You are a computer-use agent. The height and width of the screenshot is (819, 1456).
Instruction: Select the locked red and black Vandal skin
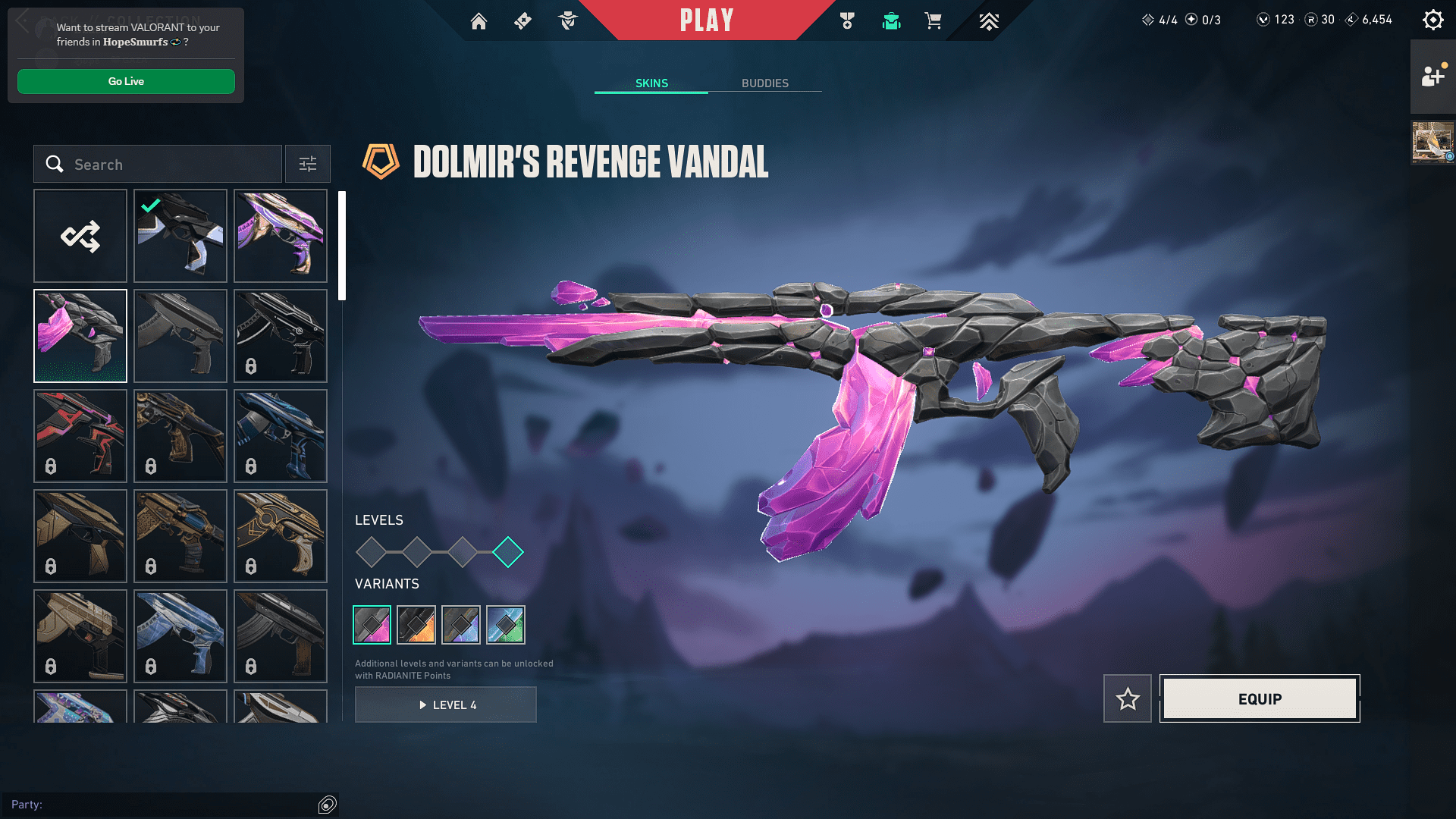click(80, 436)
